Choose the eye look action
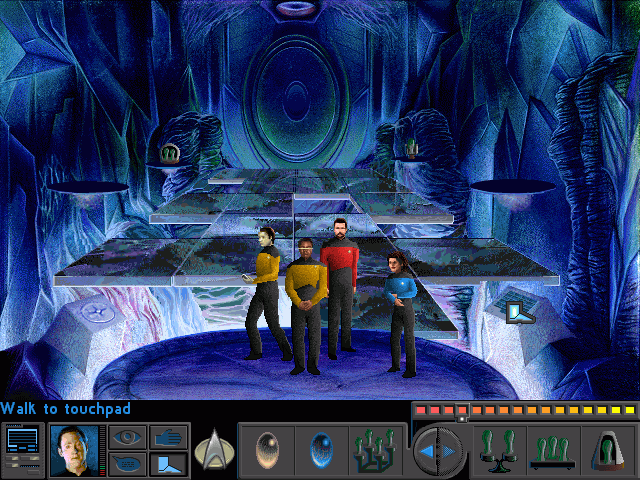Screen dimensions: 640x480 [x=126, y=436]
